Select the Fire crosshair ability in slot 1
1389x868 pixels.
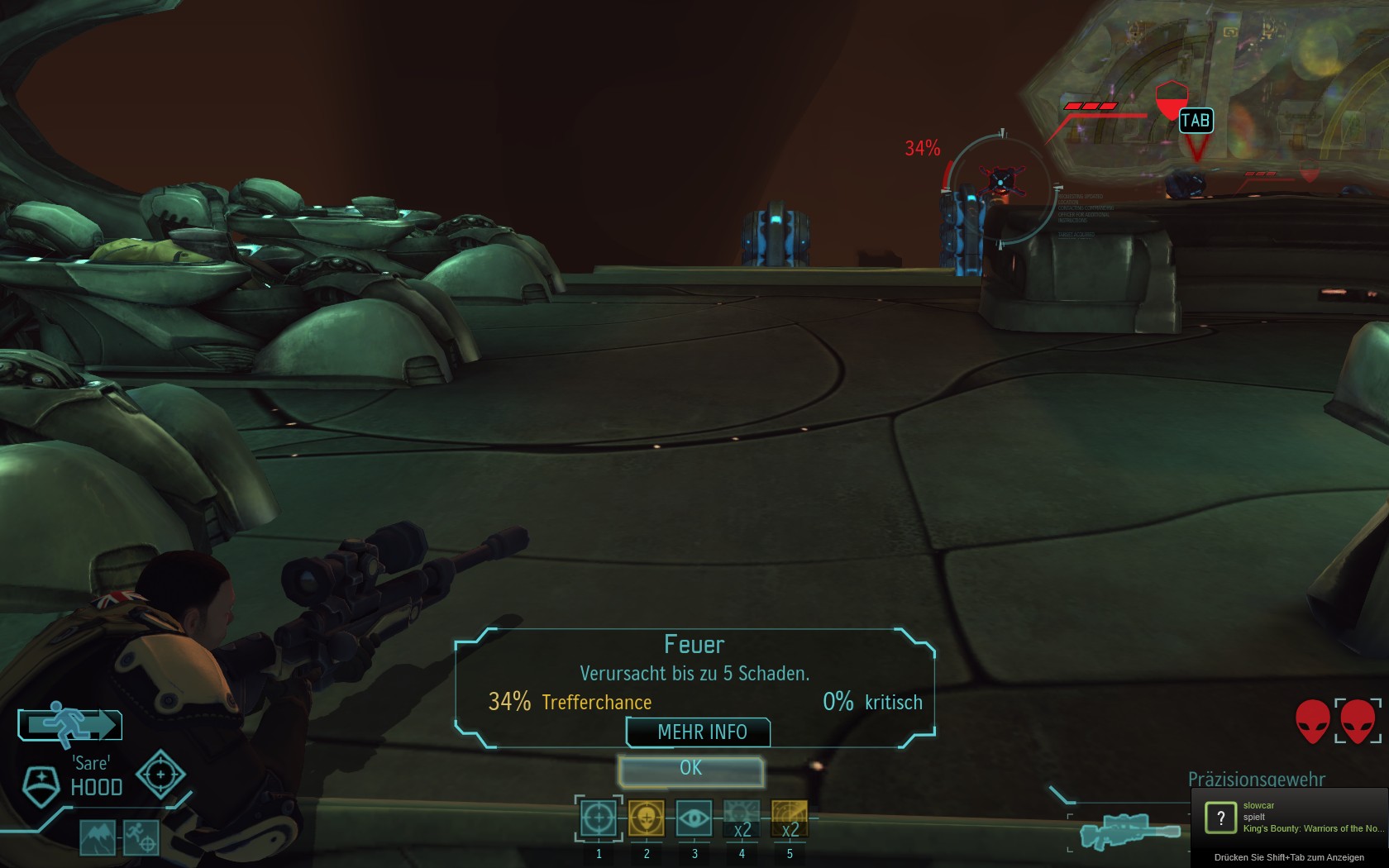point(599,818)
